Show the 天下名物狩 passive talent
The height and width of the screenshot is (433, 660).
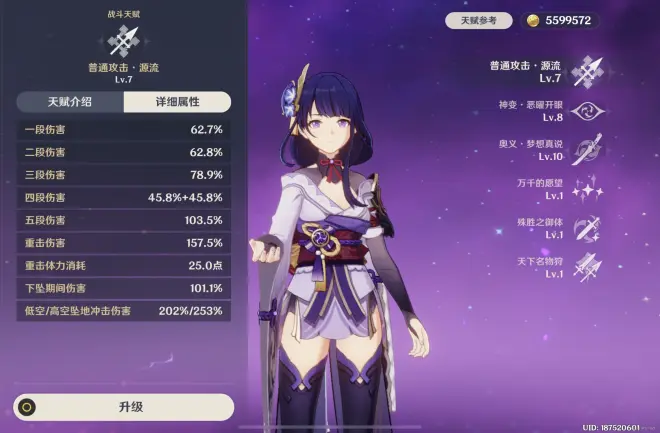tap(584, 266)
